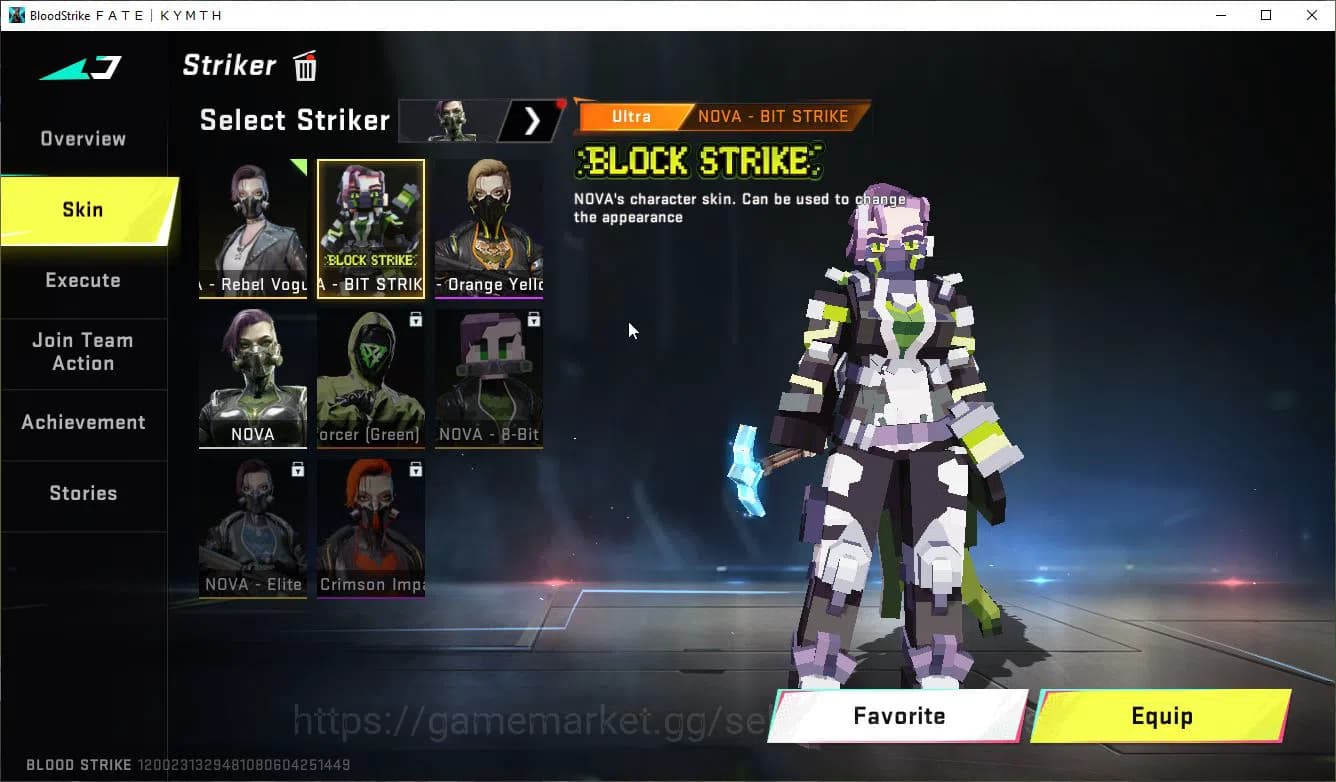Select the team emblem above Overview

(77, 68)
